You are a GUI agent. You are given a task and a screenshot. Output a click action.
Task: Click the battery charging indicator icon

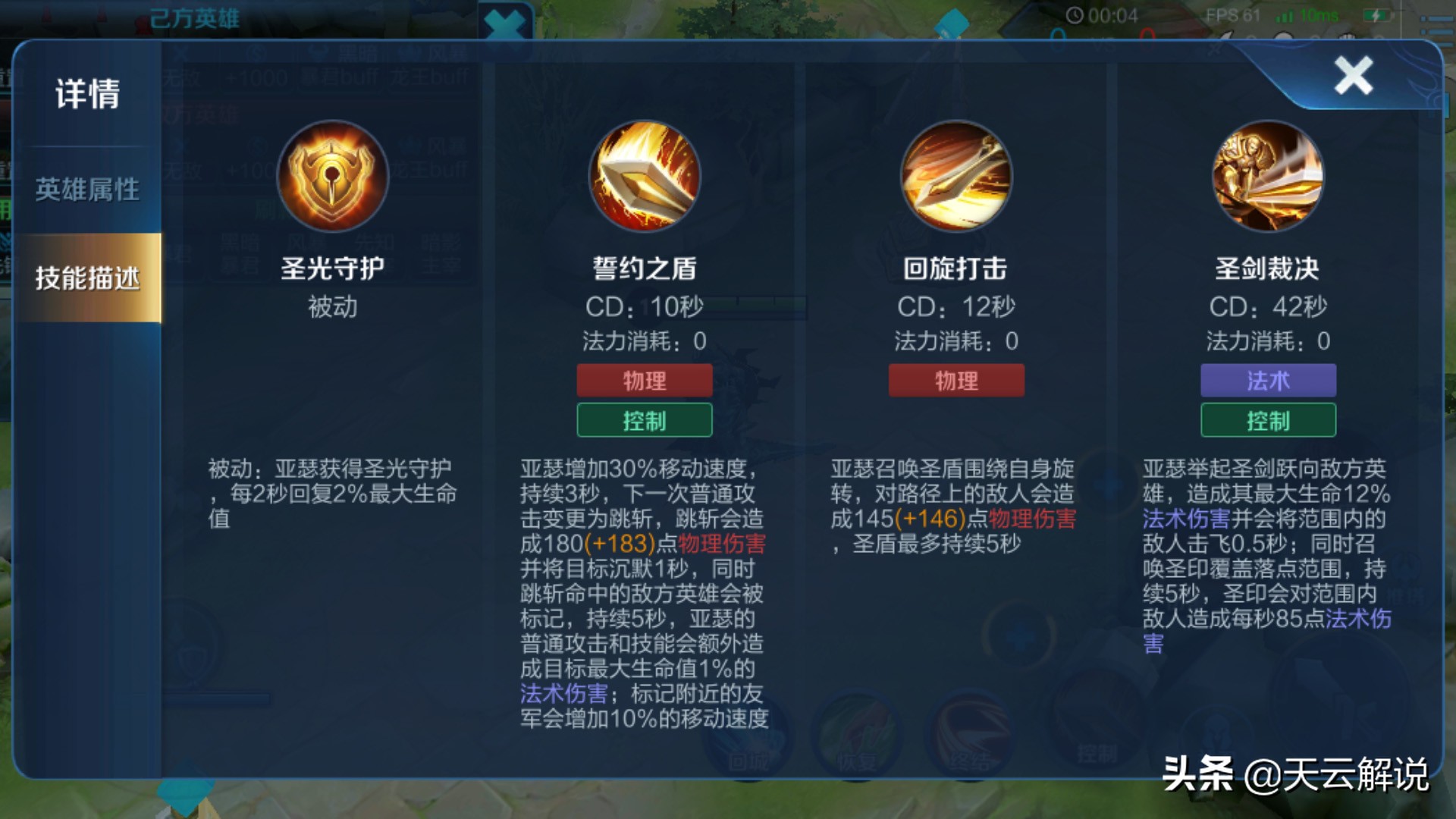point(1376,14)
